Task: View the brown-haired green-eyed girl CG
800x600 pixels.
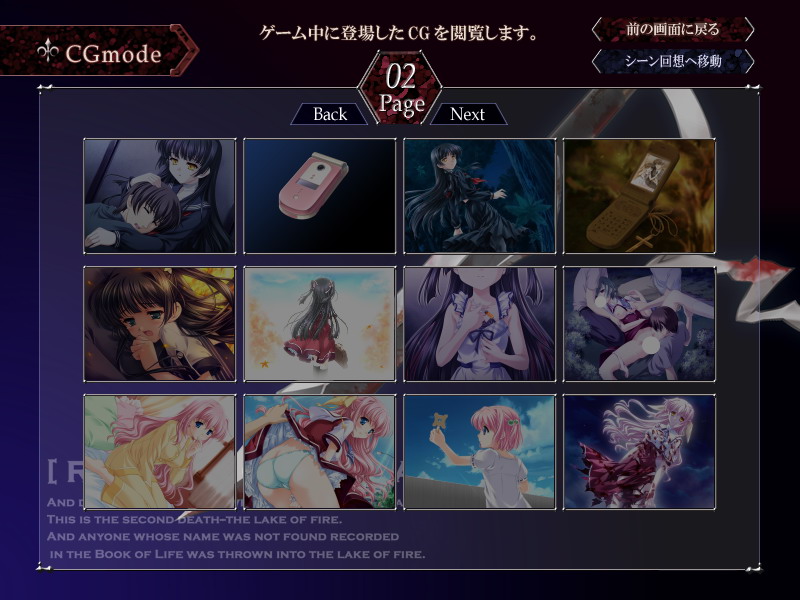Action: pyautogui.click(x=160, y=324)
